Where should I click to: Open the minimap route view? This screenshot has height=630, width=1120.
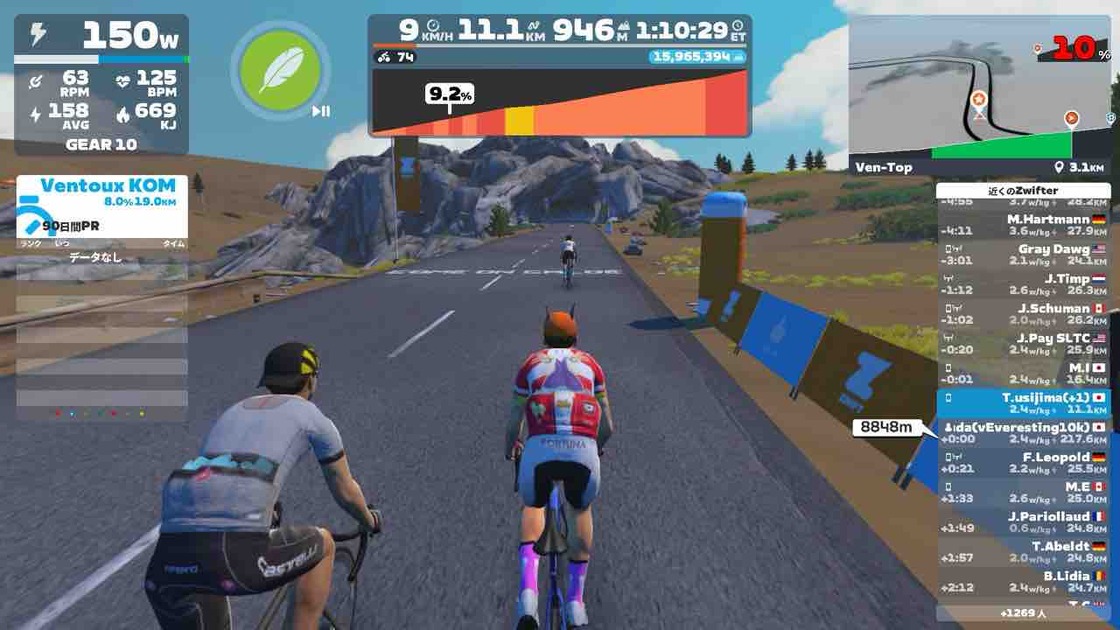click(x=981, y=95)
